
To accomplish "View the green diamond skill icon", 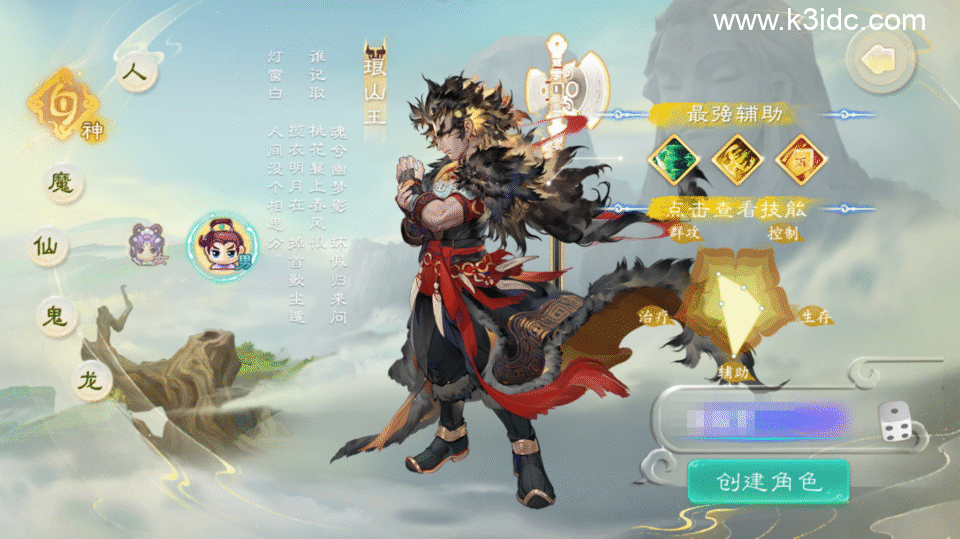I will pyautogui.click(x=672, y=158).
